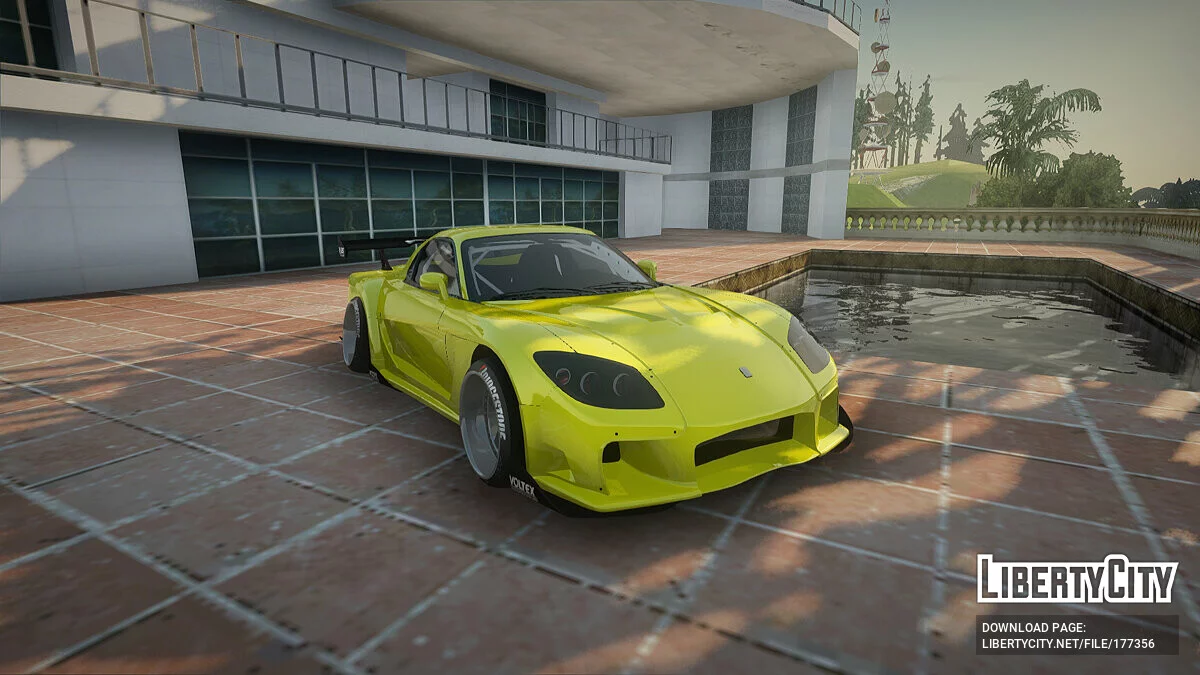Image resolution: width=1200 pixels, height=675 pixels.
Task: Click the LibertyCity logo watermark
Action: click(x=1077, y=580)
